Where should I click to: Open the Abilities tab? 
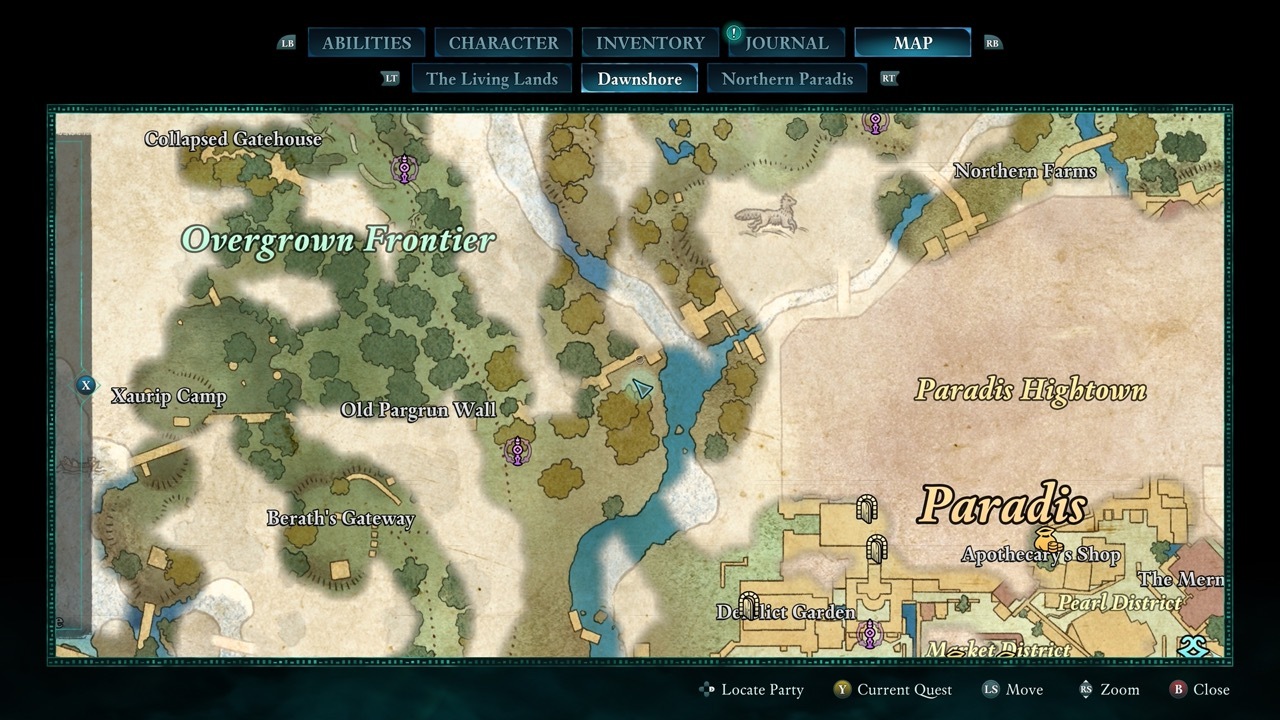coord(366,43)
